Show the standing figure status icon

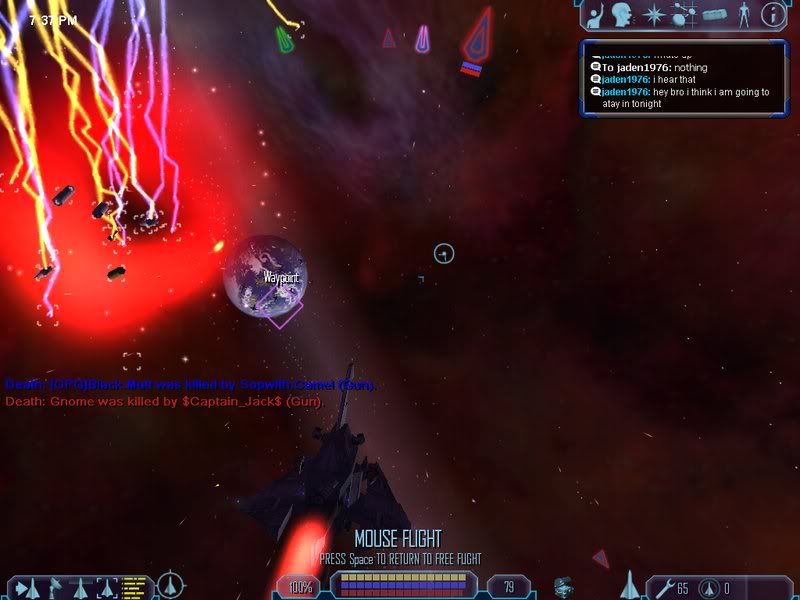(x=743, y=15)
